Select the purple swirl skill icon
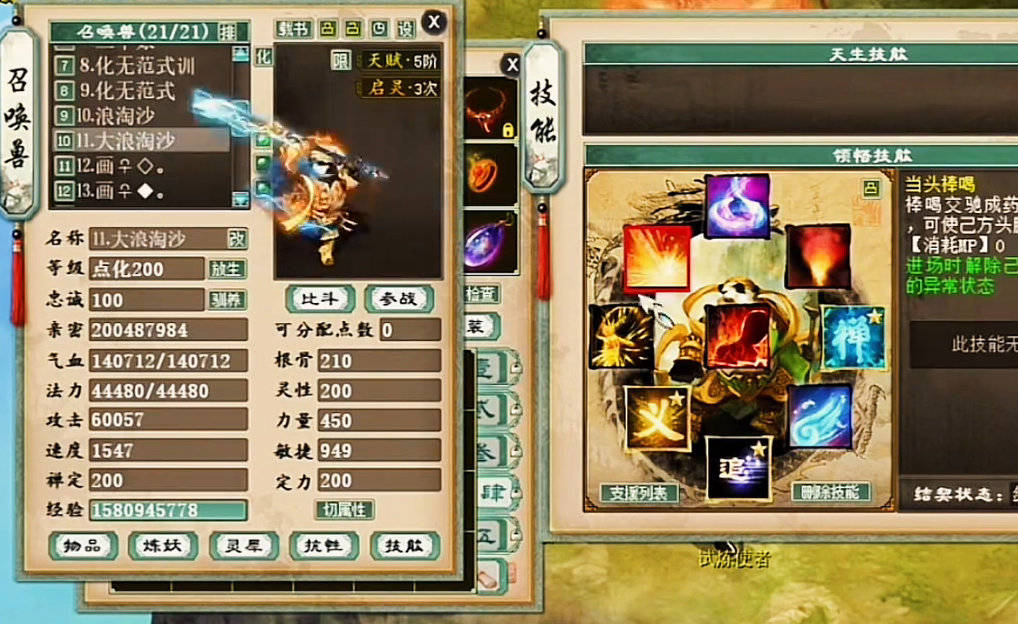The image size is (1018, 624). [737, 206]
